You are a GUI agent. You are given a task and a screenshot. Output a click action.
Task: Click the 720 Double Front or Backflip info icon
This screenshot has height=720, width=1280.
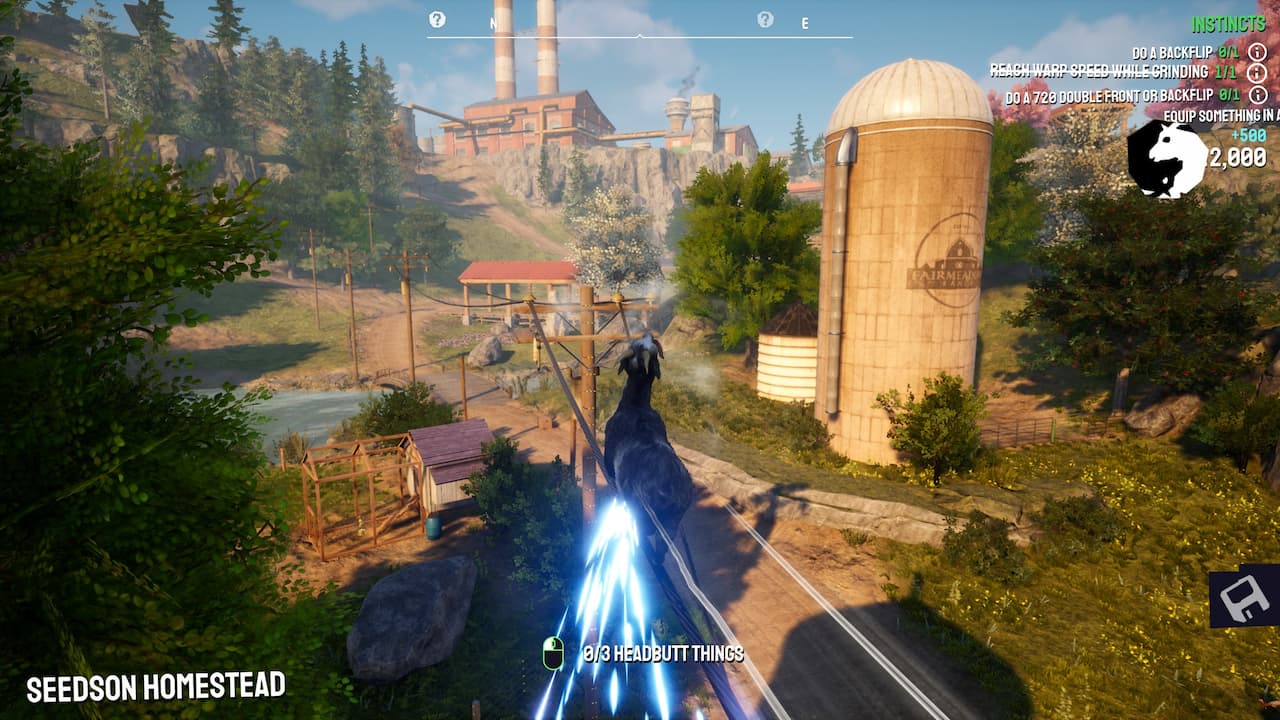pos(1256,94)
